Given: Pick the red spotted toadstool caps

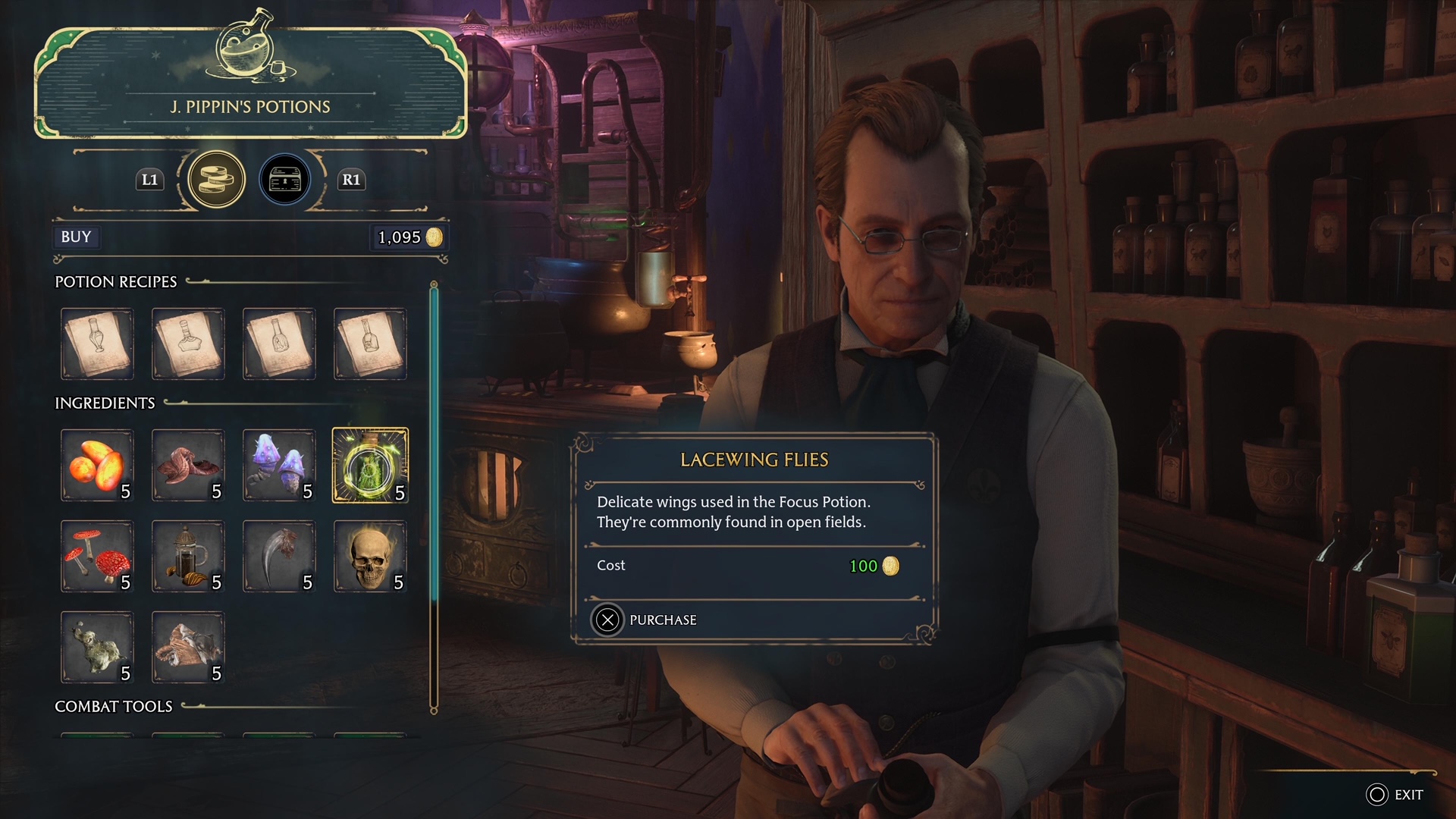Looking at the screenshot, I should tap(97, 556).
